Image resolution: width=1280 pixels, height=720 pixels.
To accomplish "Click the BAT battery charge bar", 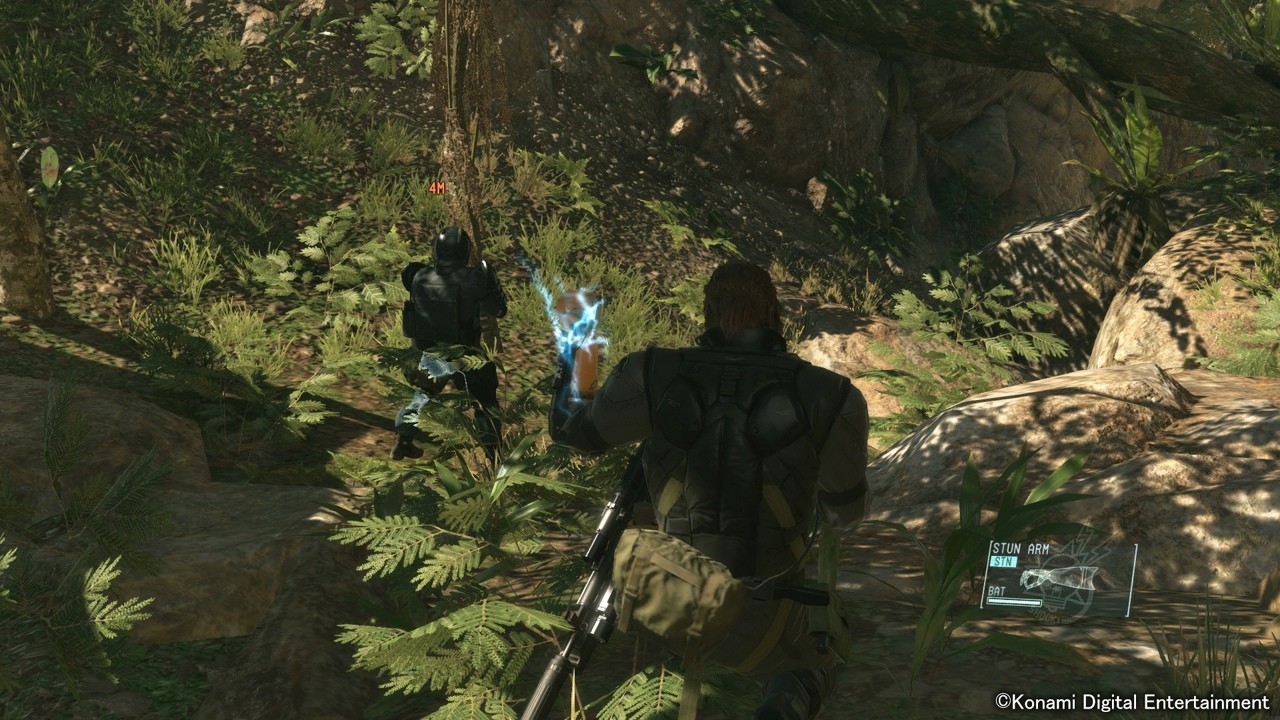I will (1015, 601).
